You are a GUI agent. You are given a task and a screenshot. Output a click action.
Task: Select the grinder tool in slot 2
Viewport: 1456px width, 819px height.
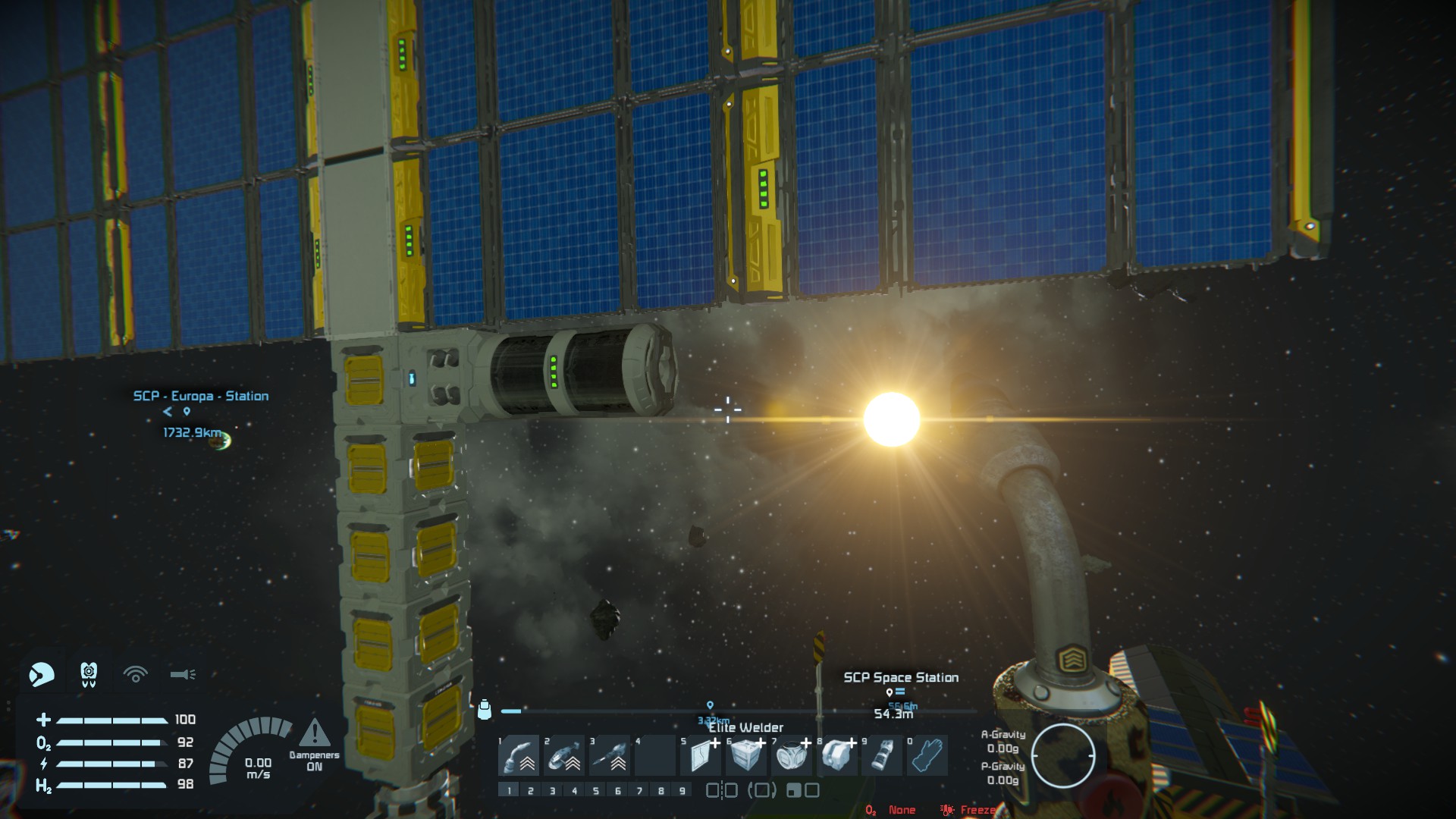click(x=564, y=755)
